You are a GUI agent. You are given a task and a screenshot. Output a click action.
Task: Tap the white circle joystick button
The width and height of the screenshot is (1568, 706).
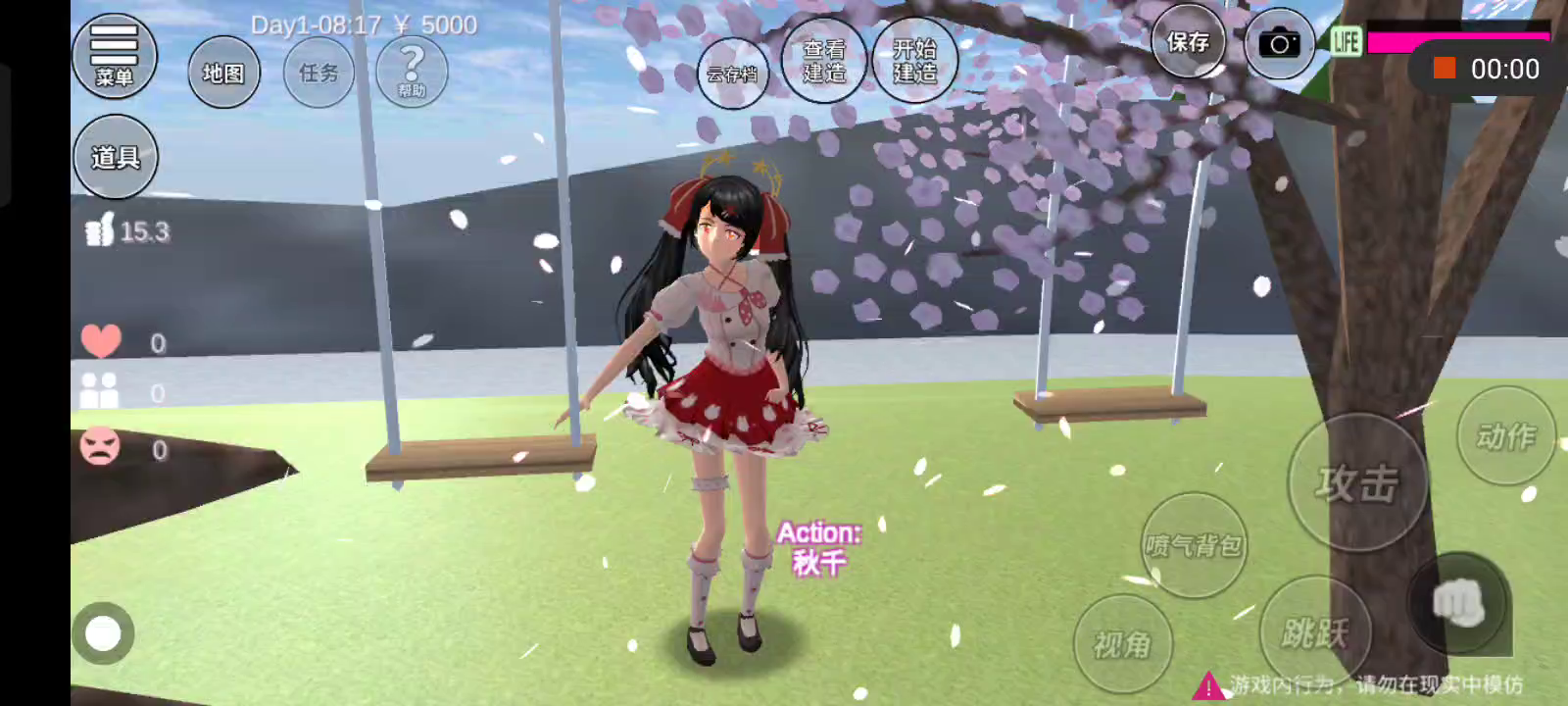pos(103,633)
